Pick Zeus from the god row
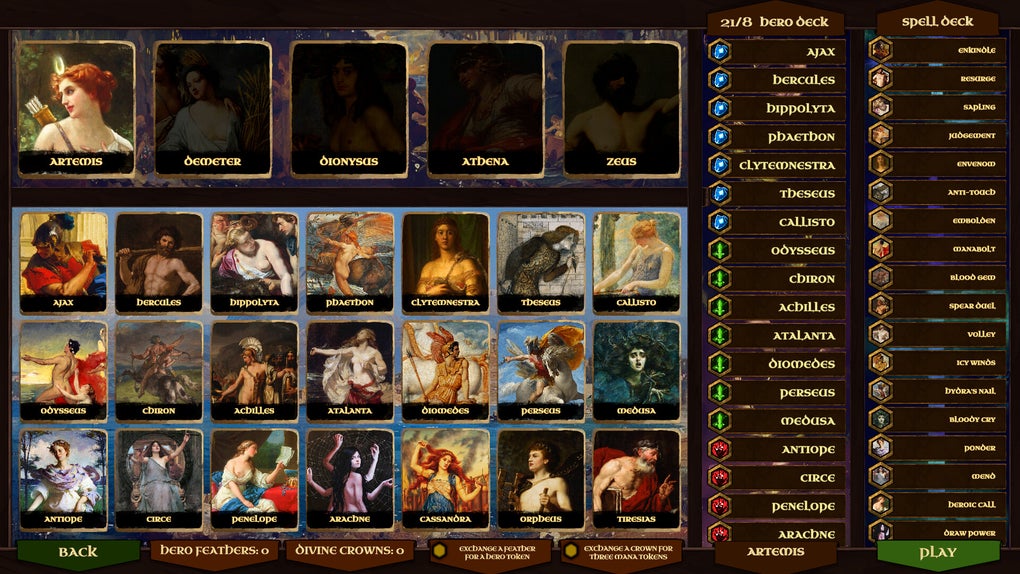The height and width of the screenshot is (574, 1020). coord(621,108)
